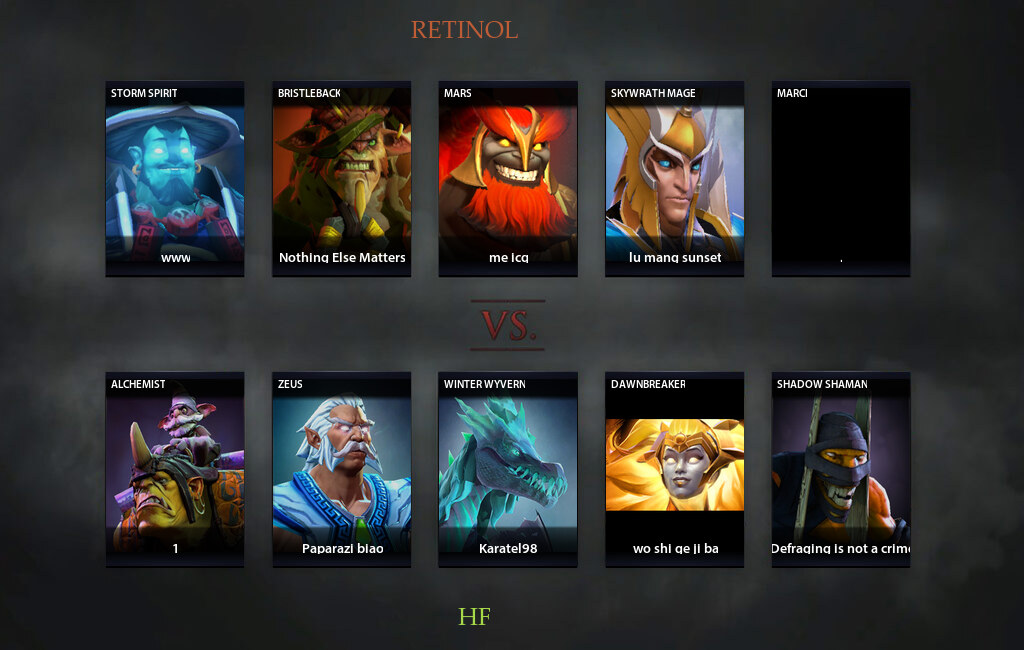Choose the Mars hero portrait
The image size is (1024, 650).
pyautogui.click(x=508, y=178)
